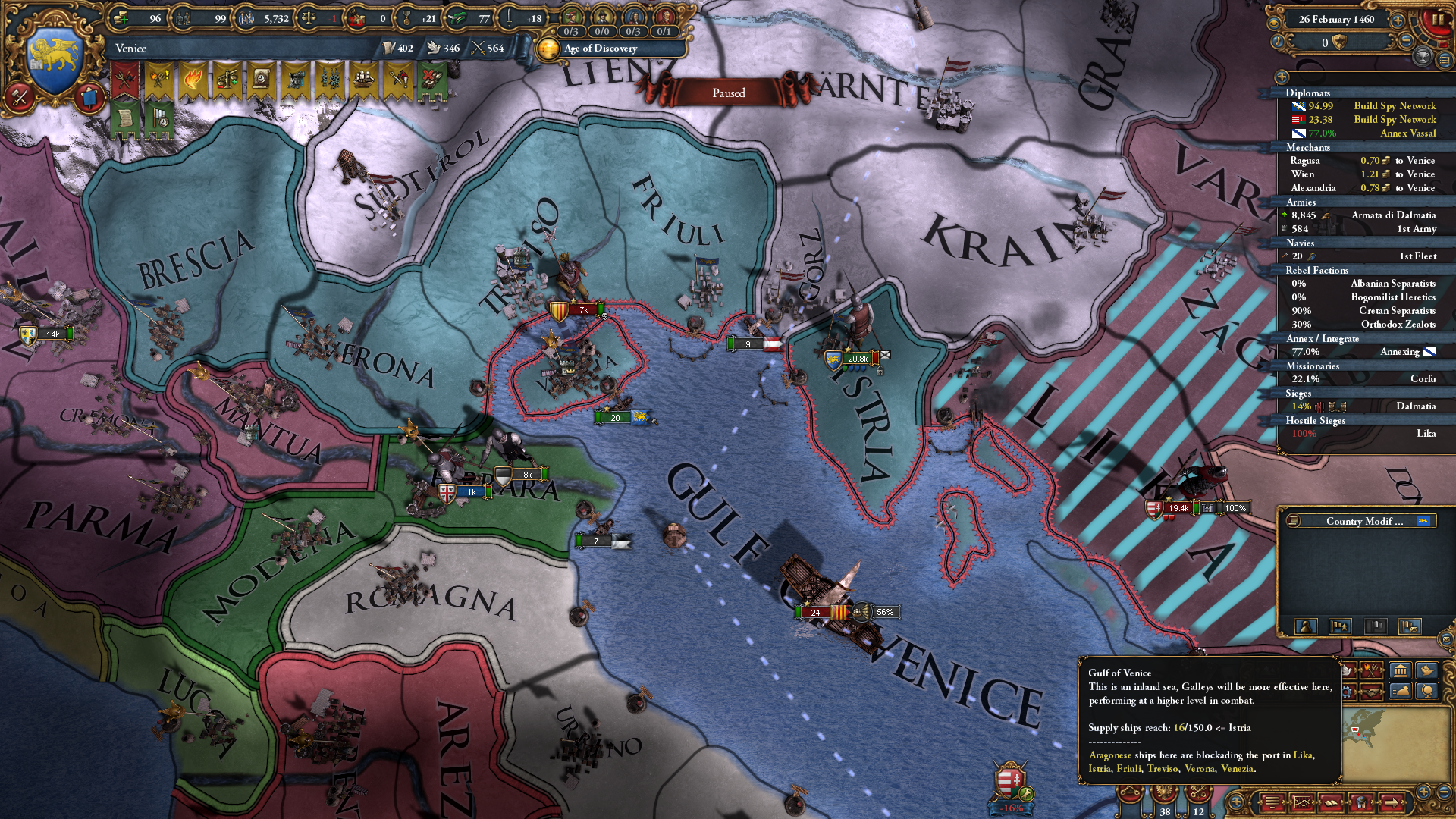Viewport: 1456px width, 819px height.
Task: Toggle the music note mute button
Action: click(1279, 42)
